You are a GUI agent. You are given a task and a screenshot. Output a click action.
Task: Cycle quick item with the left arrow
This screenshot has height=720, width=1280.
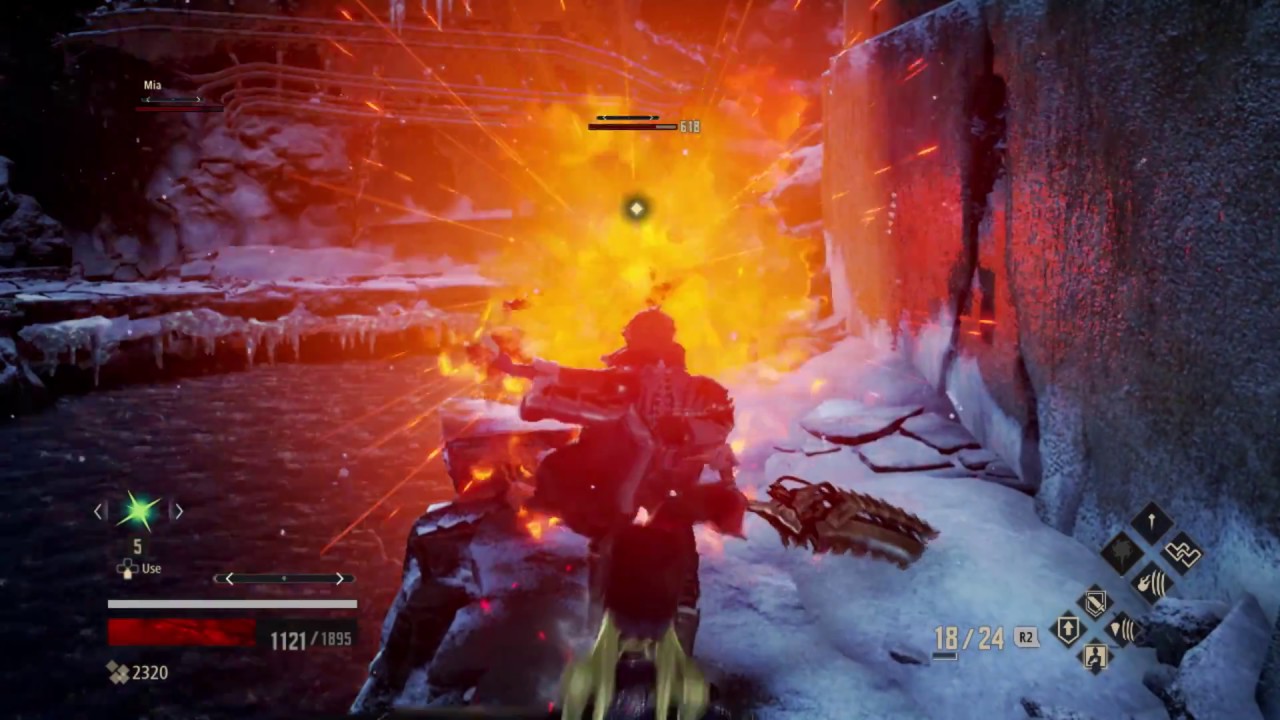click(99, 512)
